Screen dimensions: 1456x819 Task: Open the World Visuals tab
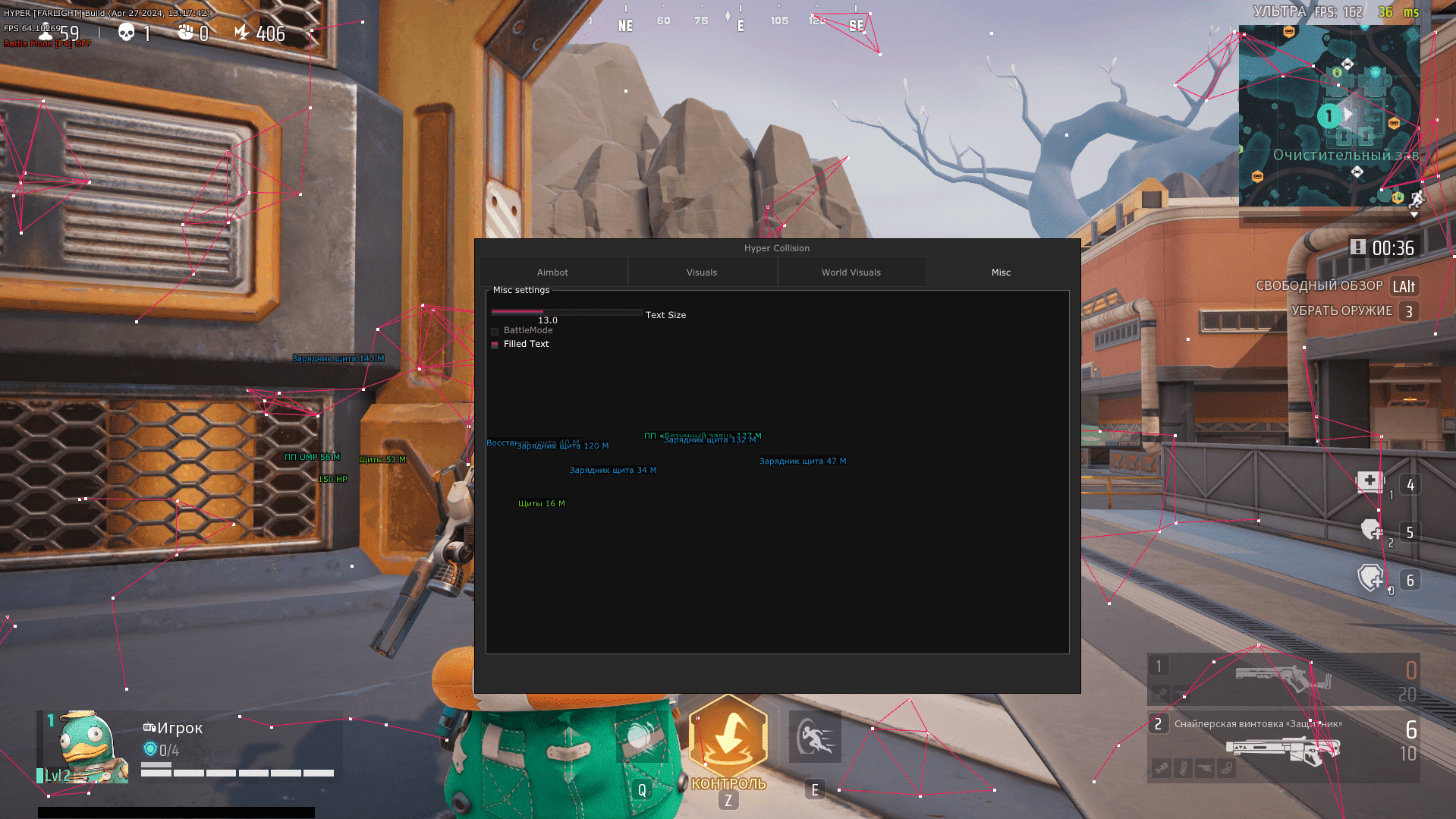click(x=851, y=272)
